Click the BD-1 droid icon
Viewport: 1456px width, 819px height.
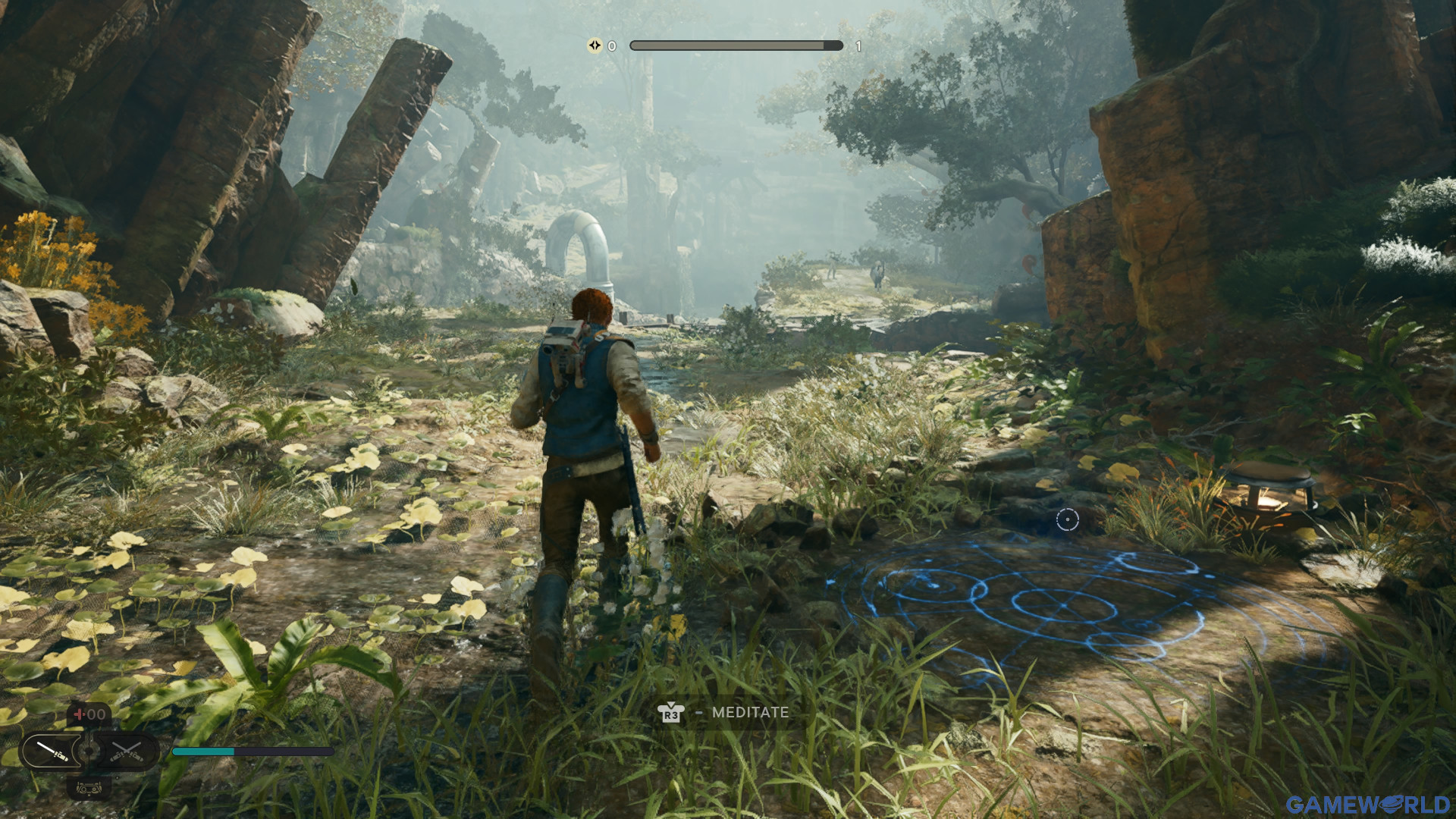pos(89,789)
